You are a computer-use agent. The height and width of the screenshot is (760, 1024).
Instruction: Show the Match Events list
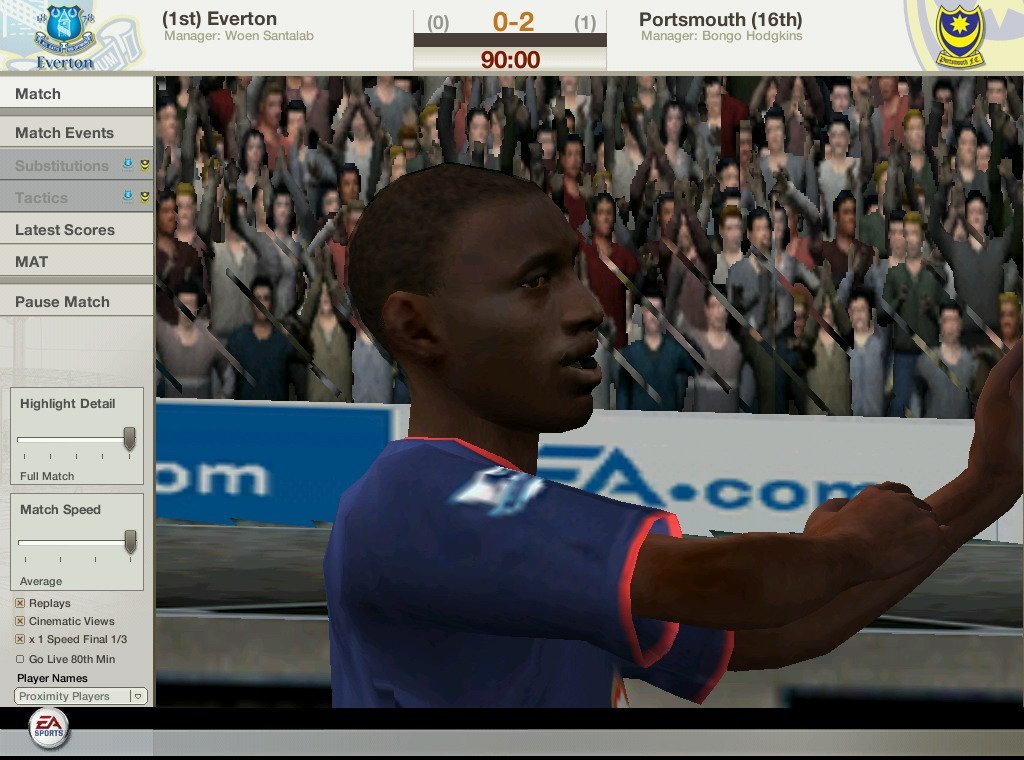(76, 133)
